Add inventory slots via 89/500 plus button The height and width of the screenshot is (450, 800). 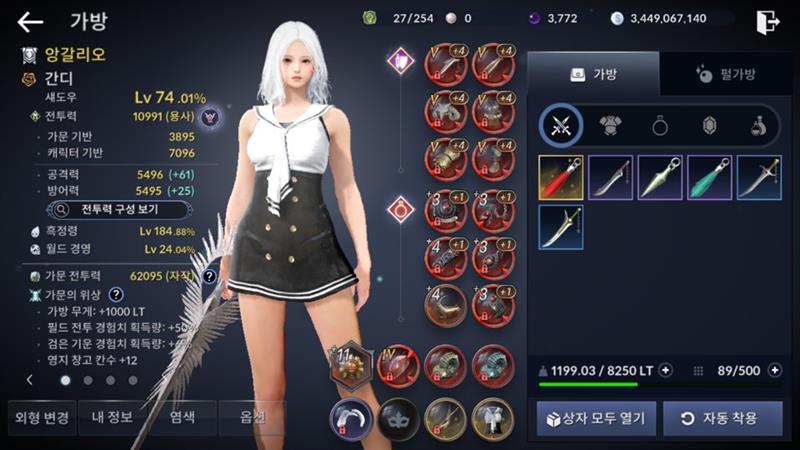(774, 370)
